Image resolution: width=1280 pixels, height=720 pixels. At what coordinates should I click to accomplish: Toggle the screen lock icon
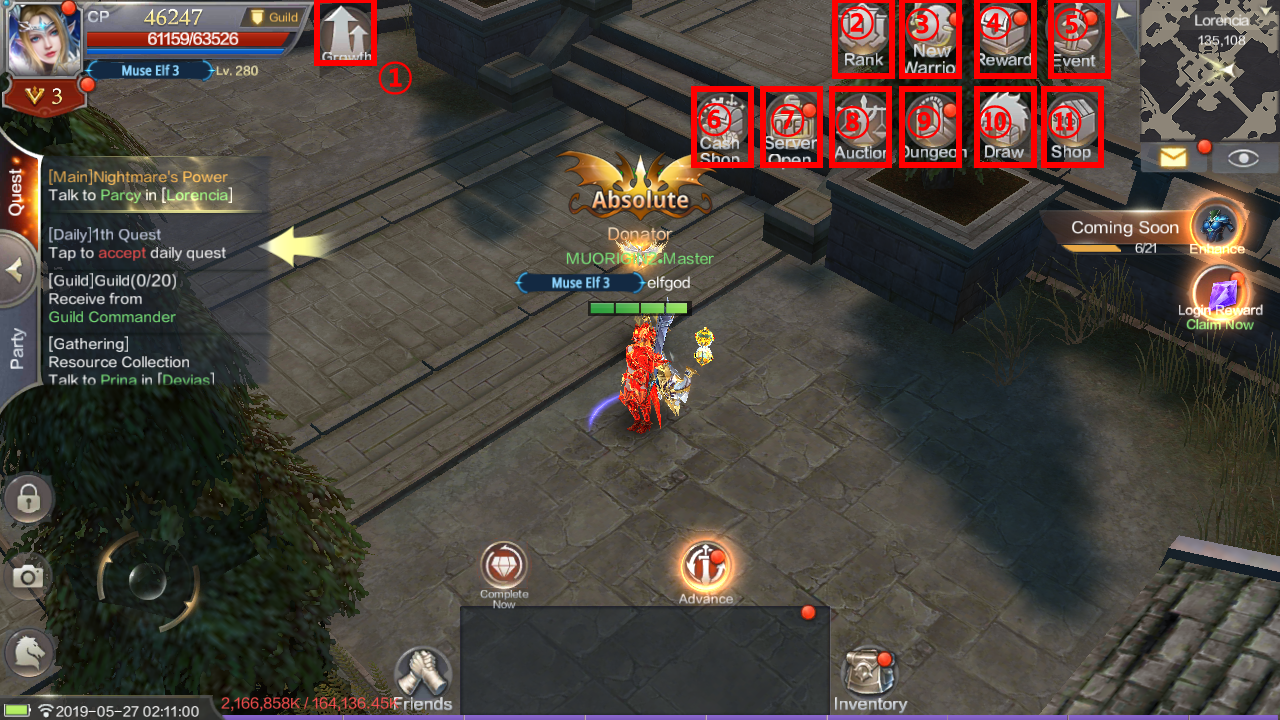tap(27, 498)
